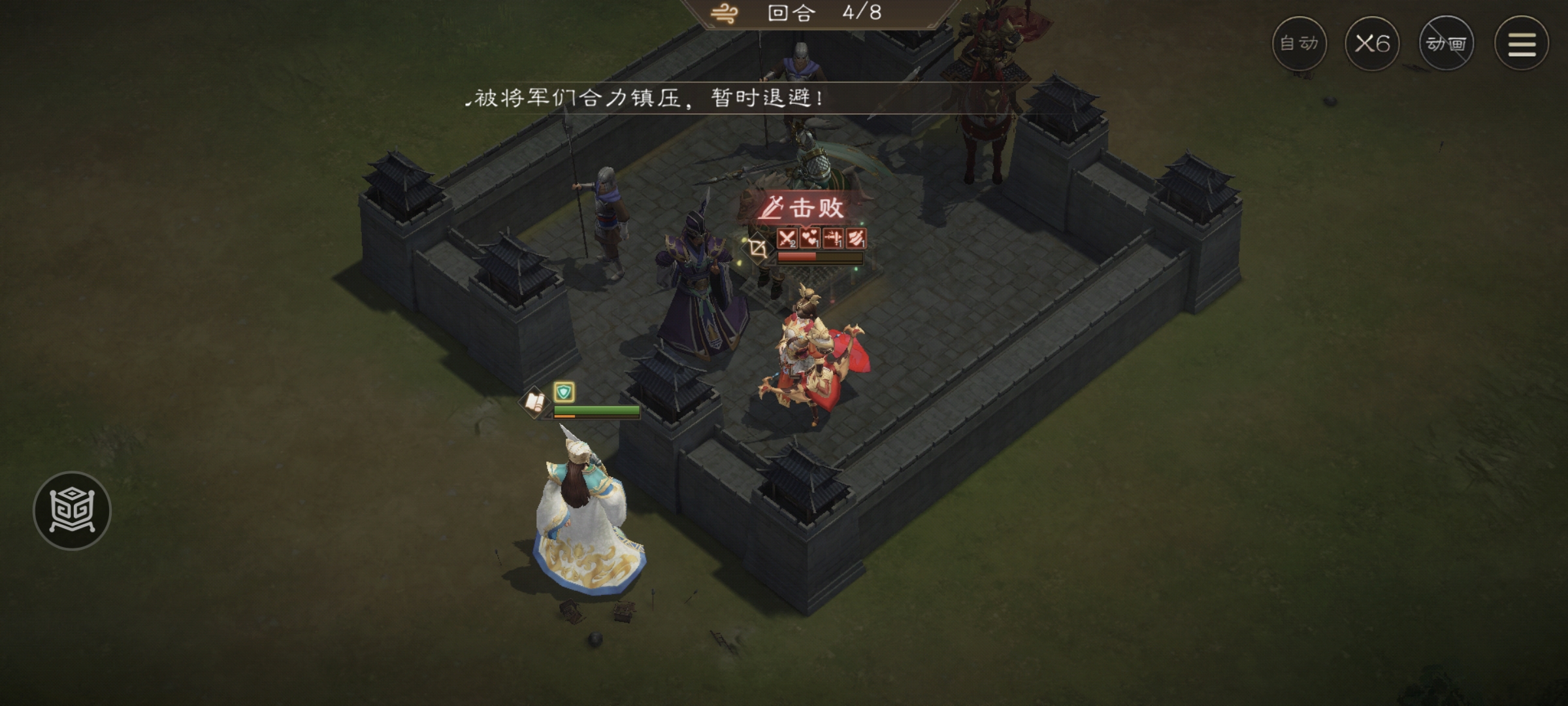Click the glowing bow target marker beside the enemy
Viewport: 1568px width, 706px height.
coord(757,247)
